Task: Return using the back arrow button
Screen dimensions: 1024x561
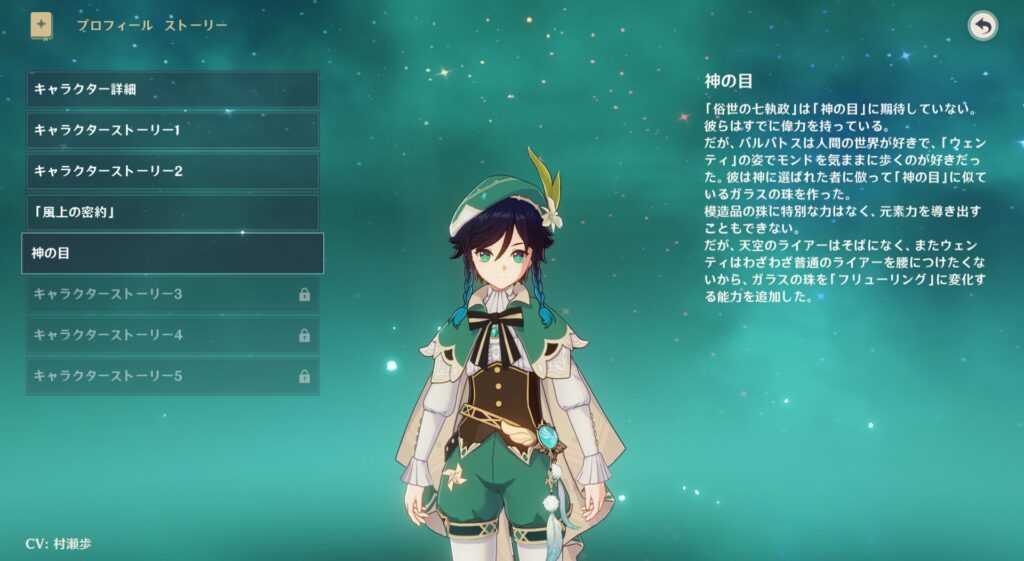Action: click(983, 27)
